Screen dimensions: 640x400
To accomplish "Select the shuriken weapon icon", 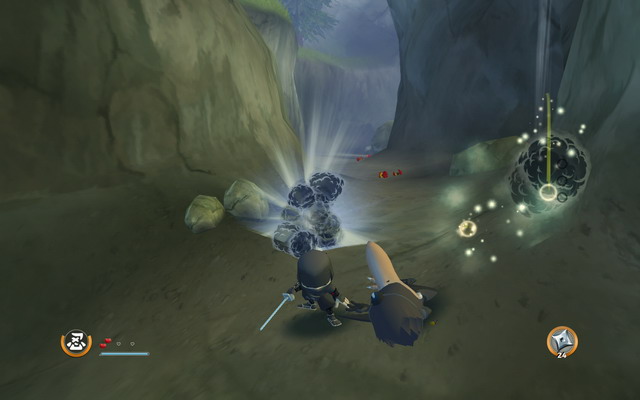I will (561, 341).
